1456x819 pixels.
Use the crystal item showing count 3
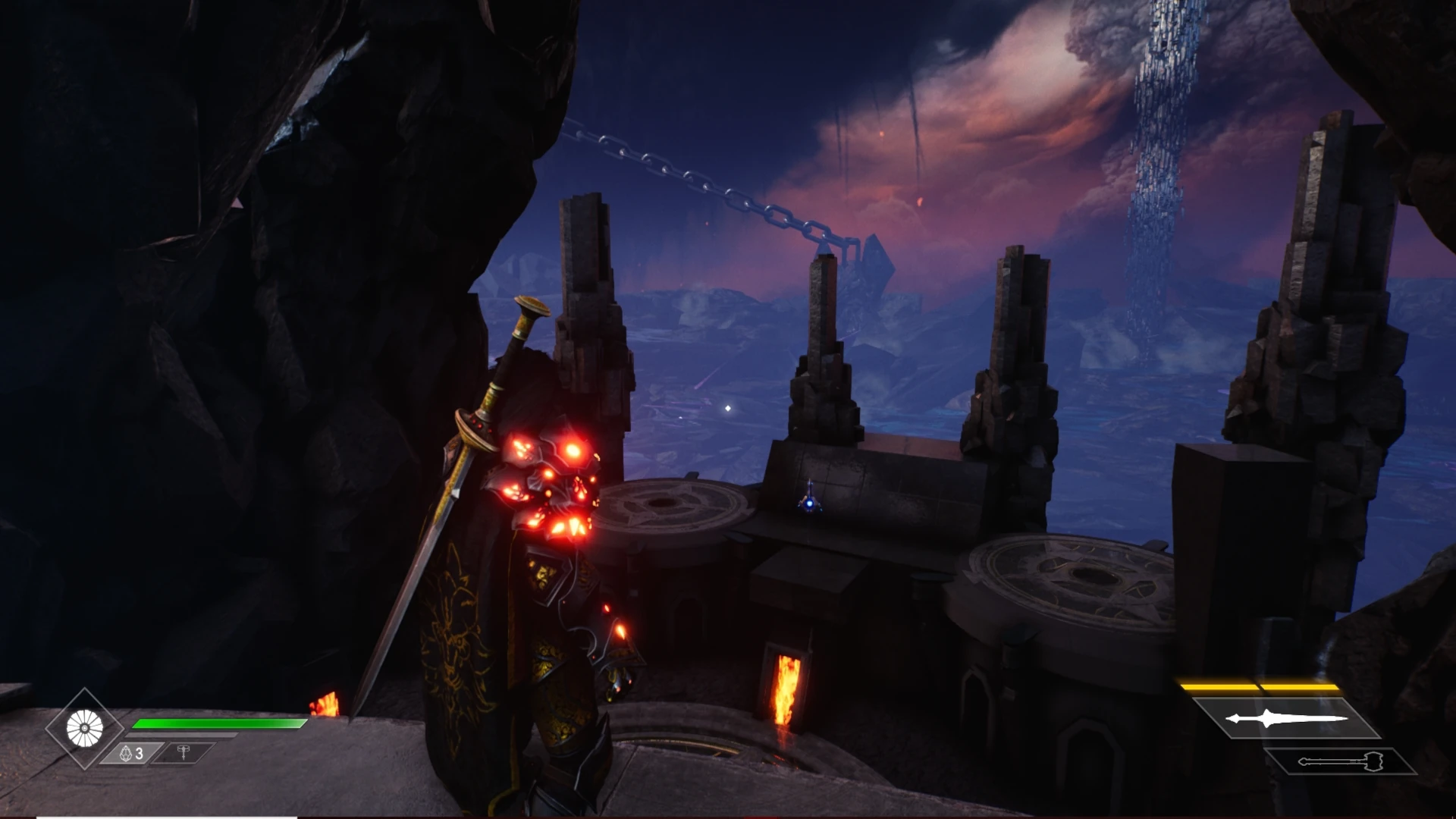[x=132, y=753]
